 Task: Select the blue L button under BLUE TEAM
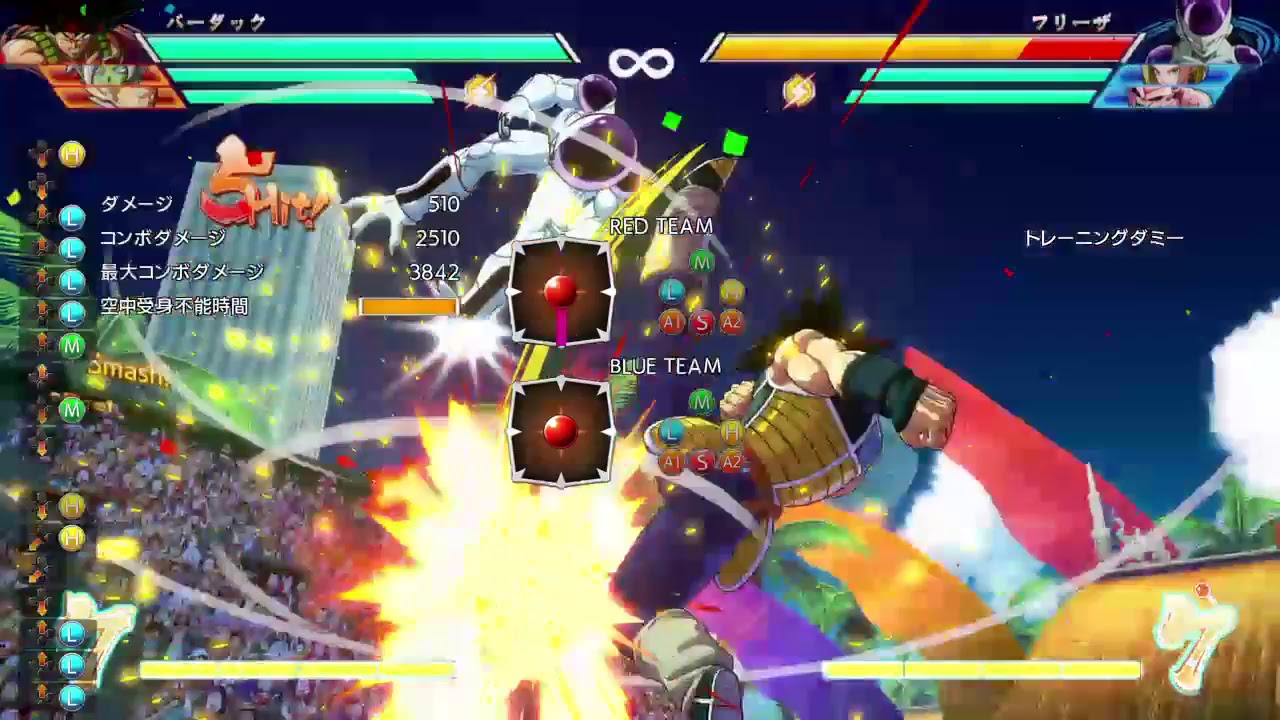tap(672, 432)
